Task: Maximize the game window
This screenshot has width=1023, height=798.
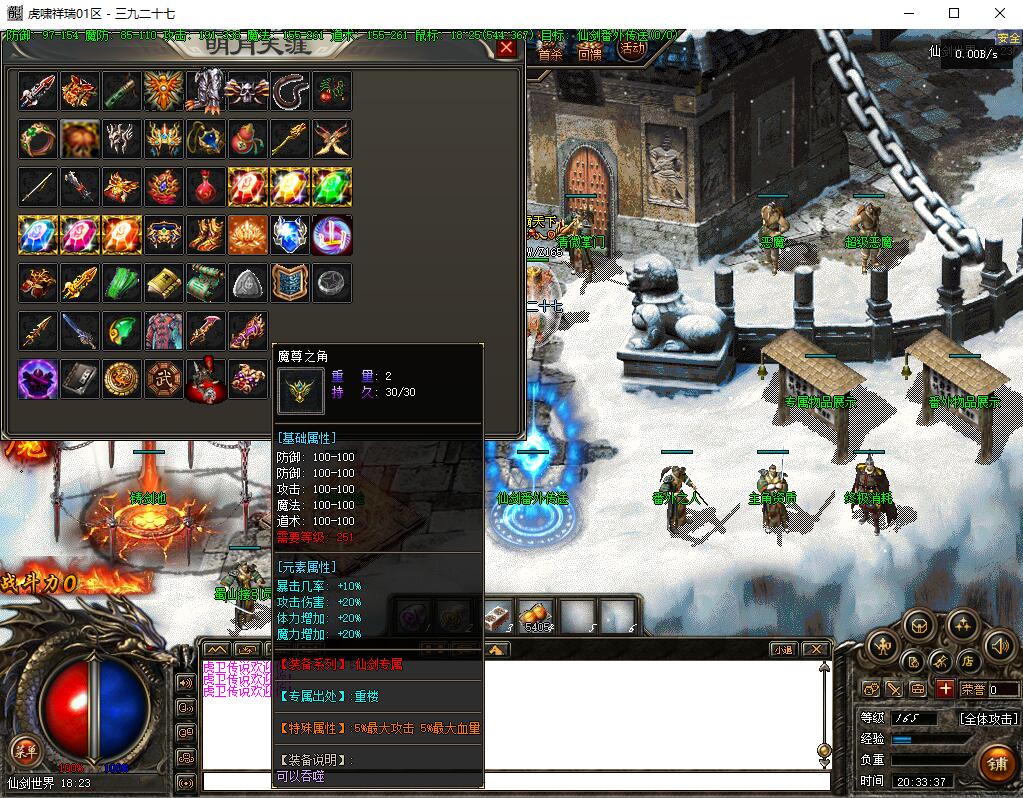Action: tap(953, 13)
